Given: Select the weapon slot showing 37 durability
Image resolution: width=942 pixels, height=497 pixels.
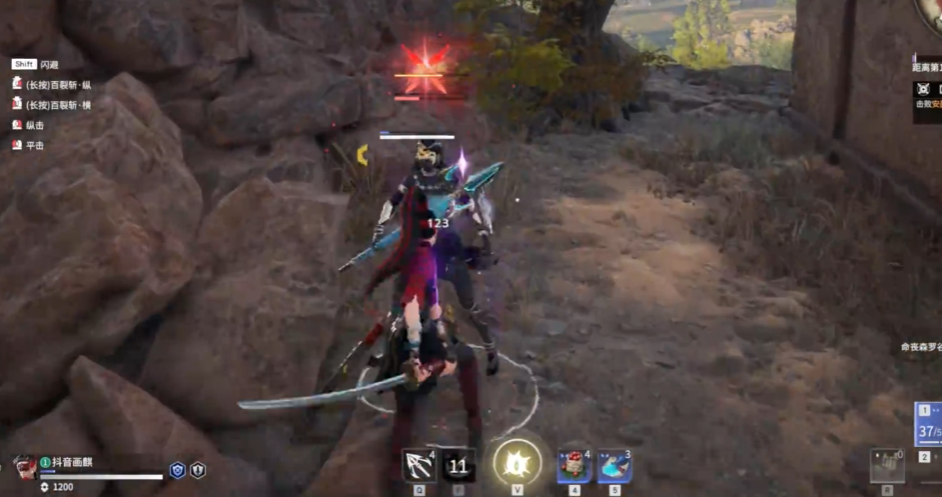Looking at the screenshot, I should (x=929, y=425).
